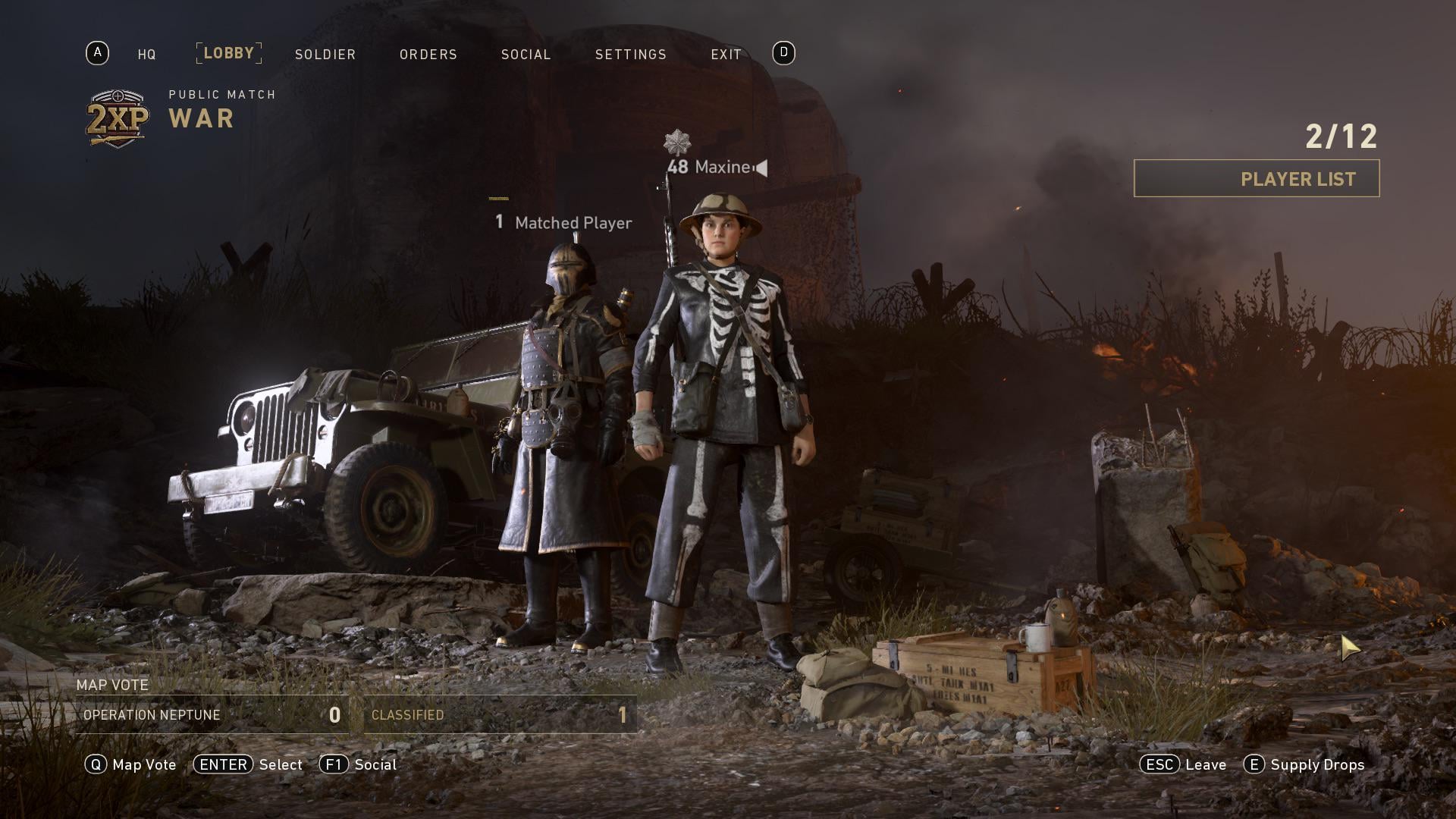Open the Settings tab
Screen dimensions: 1456x819
point(630,55)
